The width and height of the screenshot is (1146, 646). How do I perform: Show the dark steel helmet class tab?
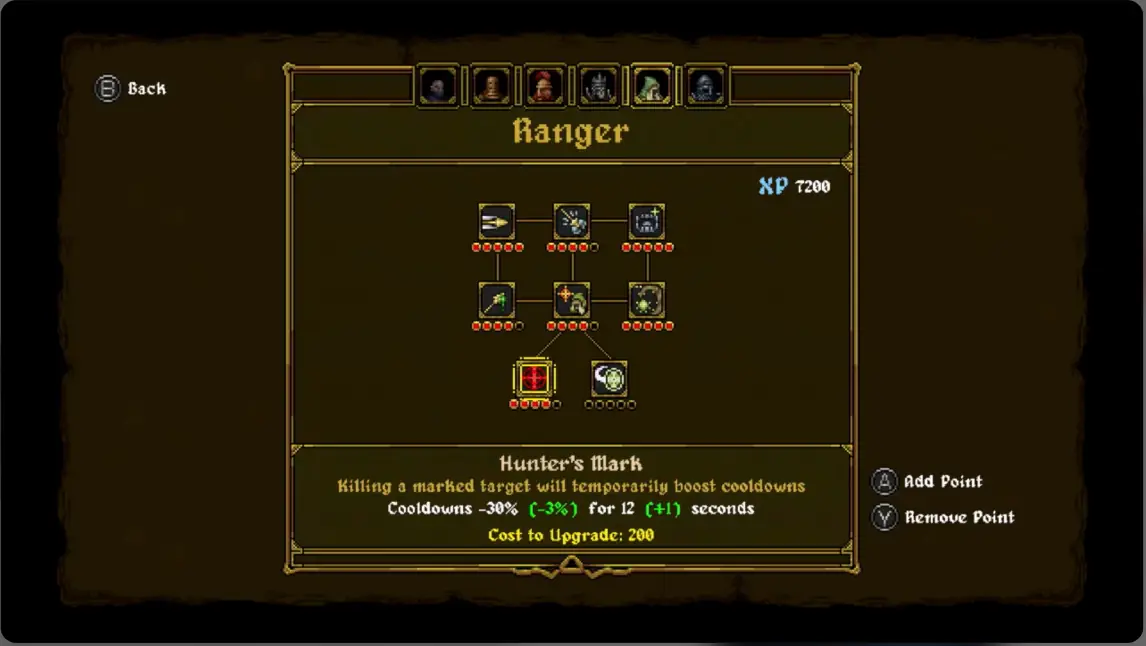pyautogui.click(x=705, y=87)
